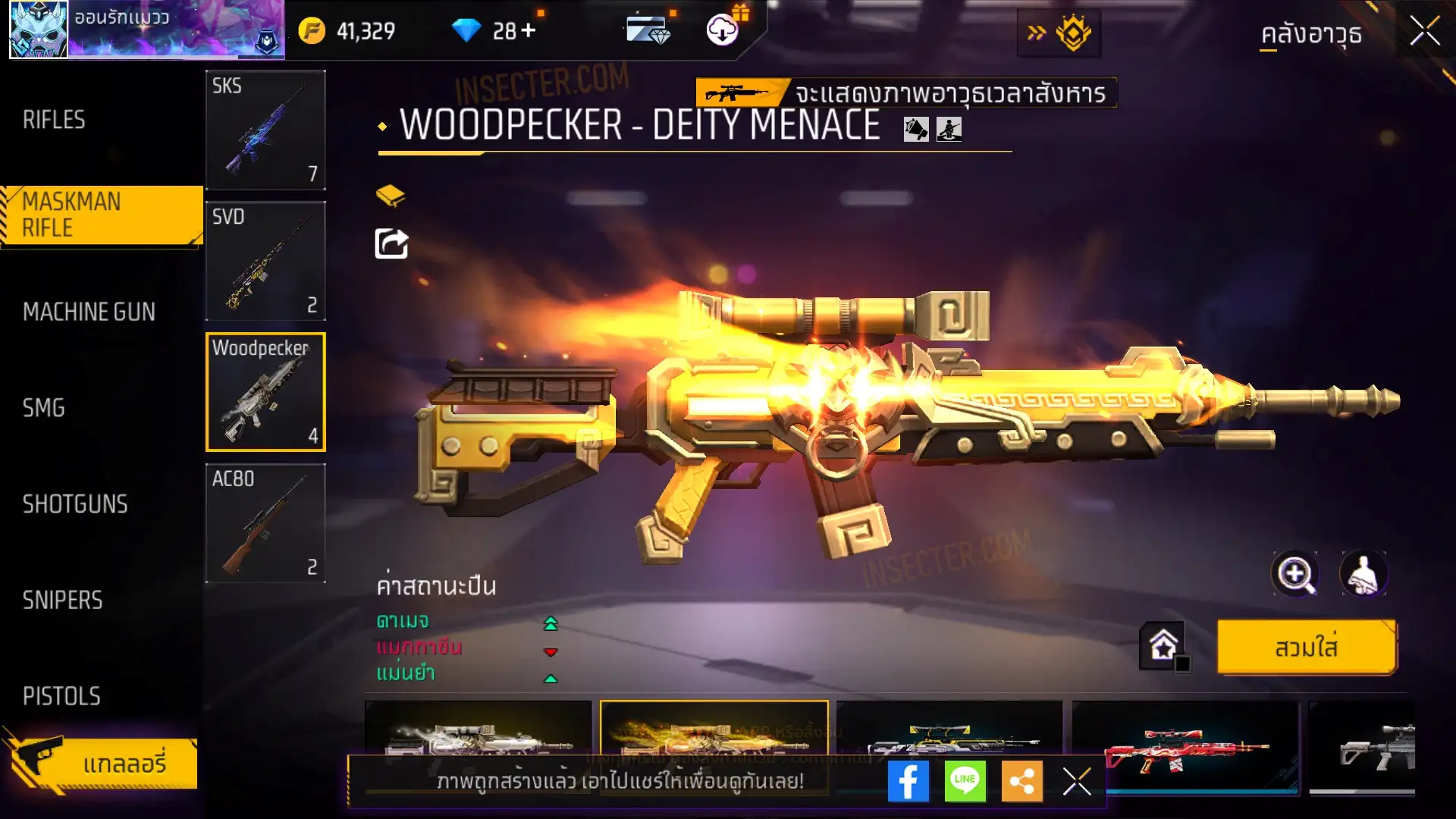Image resolution: width=1456 pixels, height=819 pixels.
Task: Add diamonds with the plus button
Action: point(529,30)
